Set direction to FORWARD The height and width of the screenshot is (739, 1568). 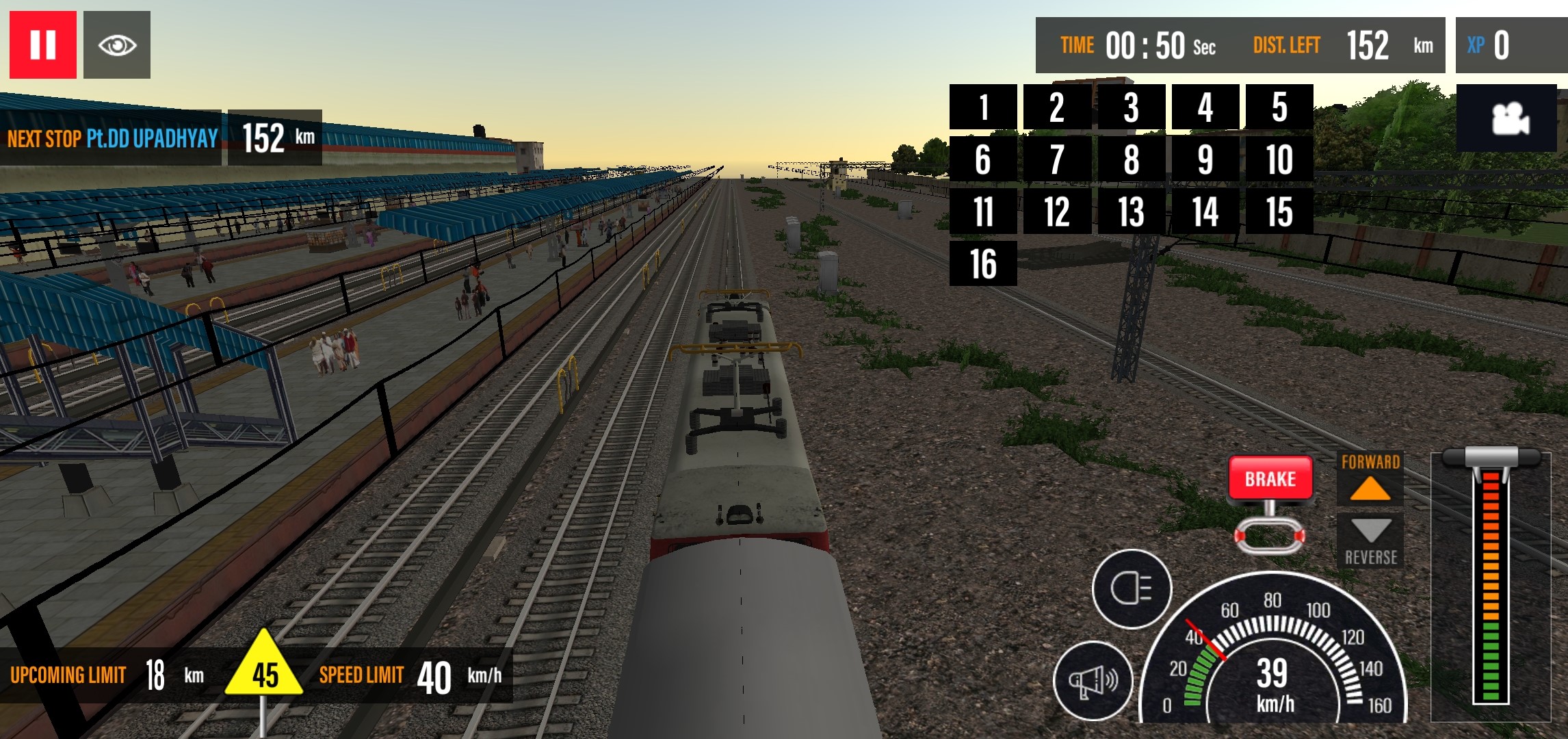[1370, 479]
